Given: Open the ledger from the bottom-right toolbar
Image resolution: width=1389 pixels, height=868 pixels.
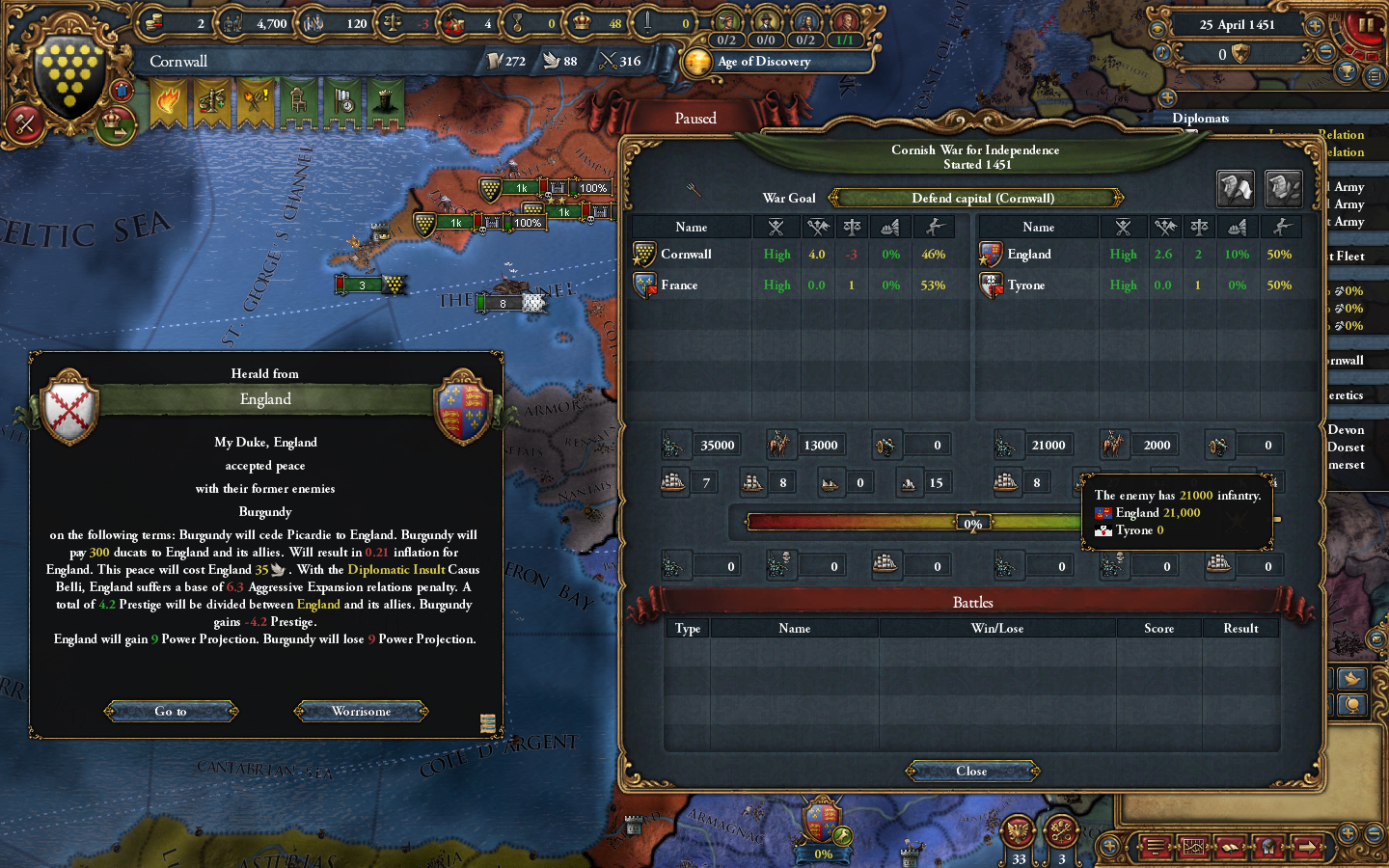Looking at the screenshot, I should [1155, 849].
